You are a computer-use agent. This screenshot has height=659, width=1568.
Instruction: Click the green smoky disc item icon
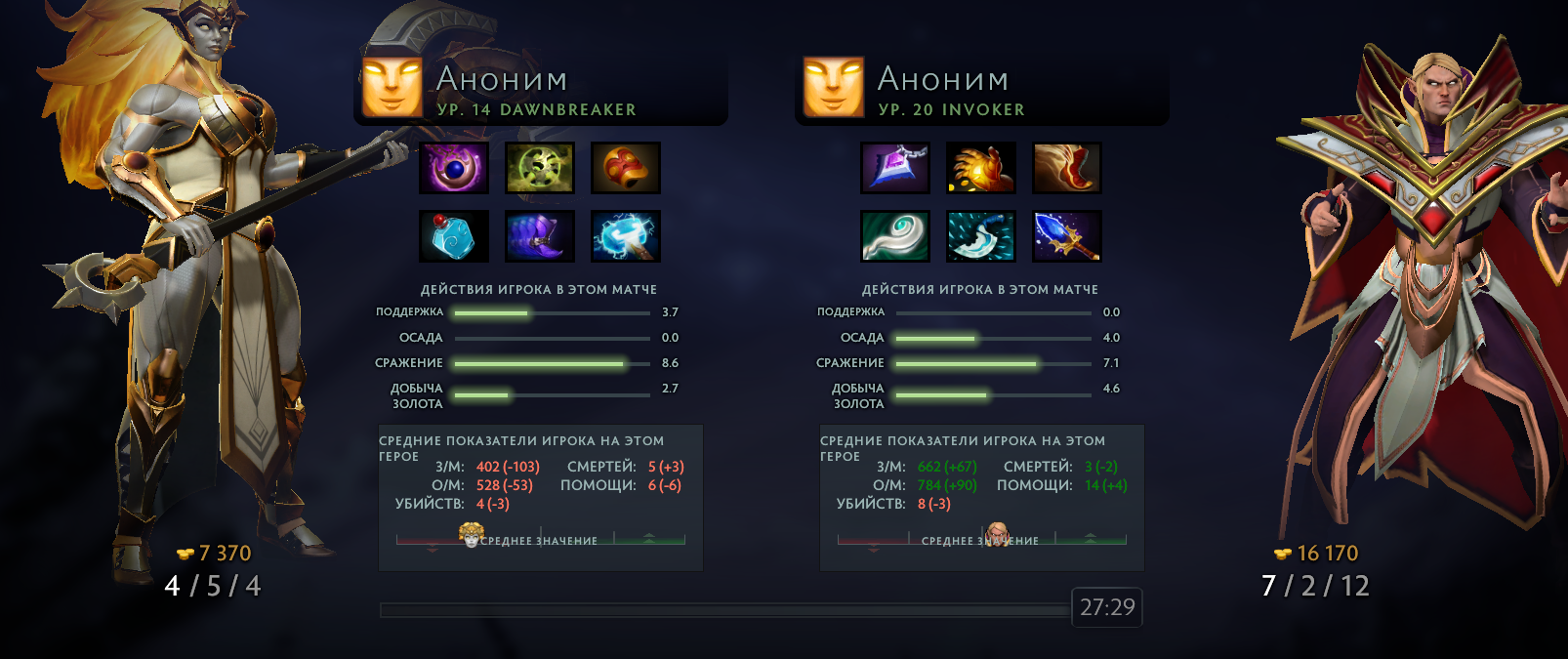coord(540,168)
